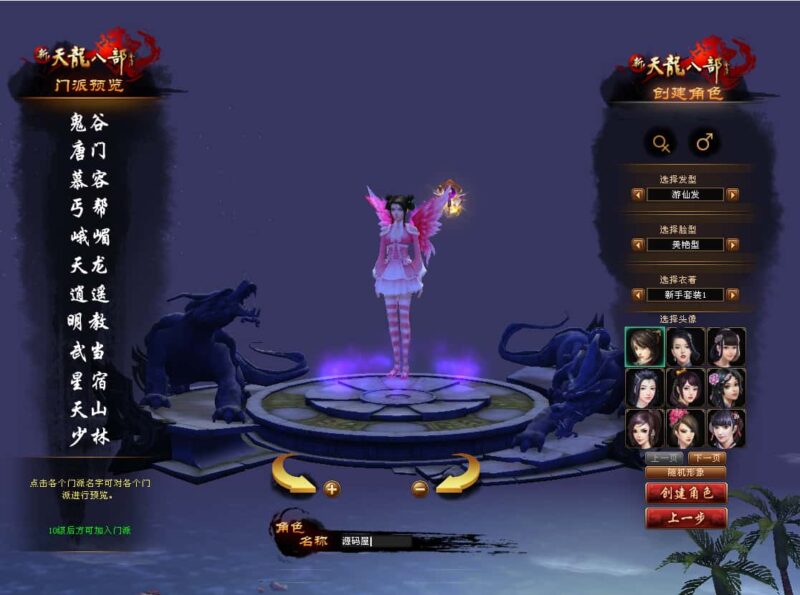800x595 pixels.
Task: Switch to the next hairstyle option
Action: (x=733, y=195)
